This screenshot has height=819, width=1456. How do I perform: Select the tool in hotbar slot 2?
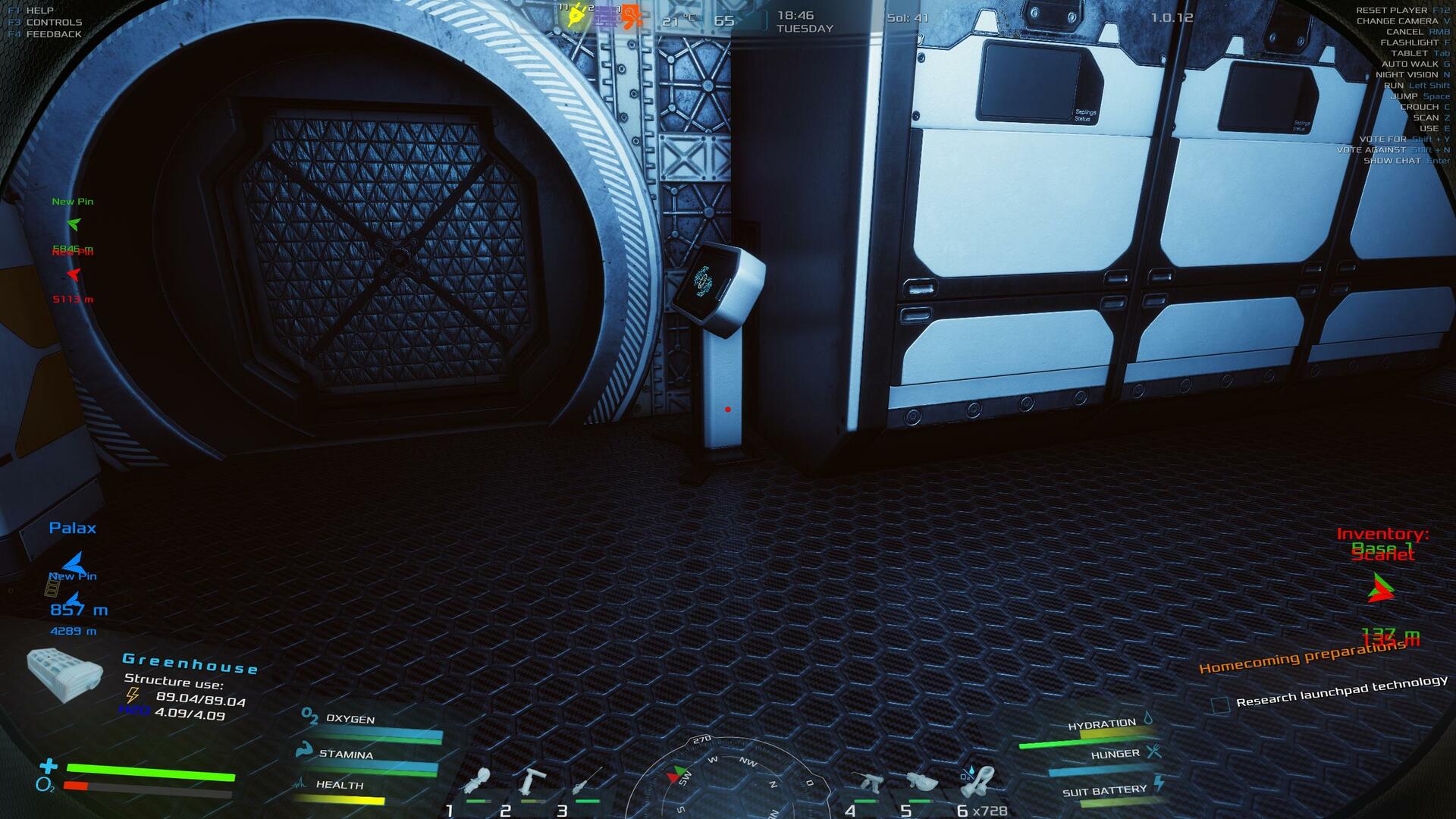(x=533, y=781)
